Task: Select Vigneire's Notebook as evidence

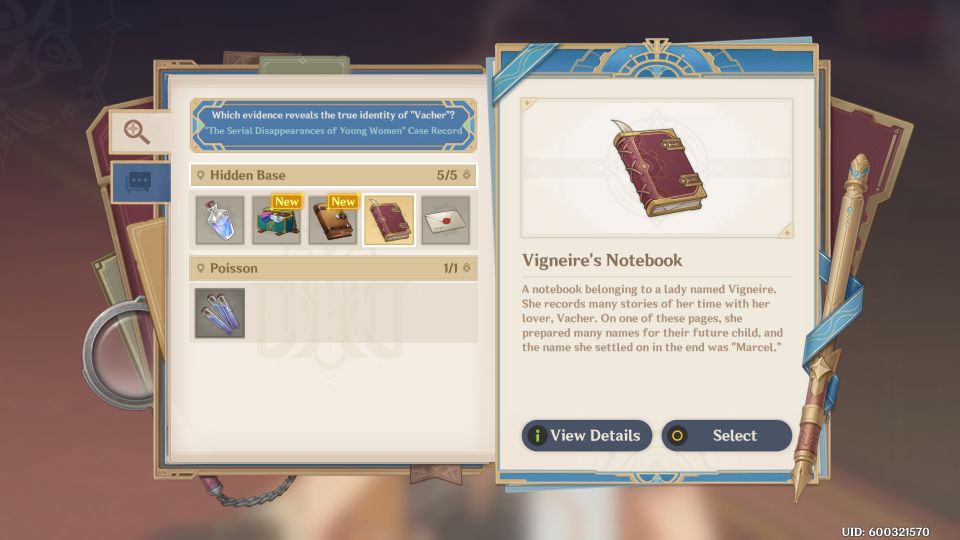Action: pyautogui.click(x=727, y=435)
